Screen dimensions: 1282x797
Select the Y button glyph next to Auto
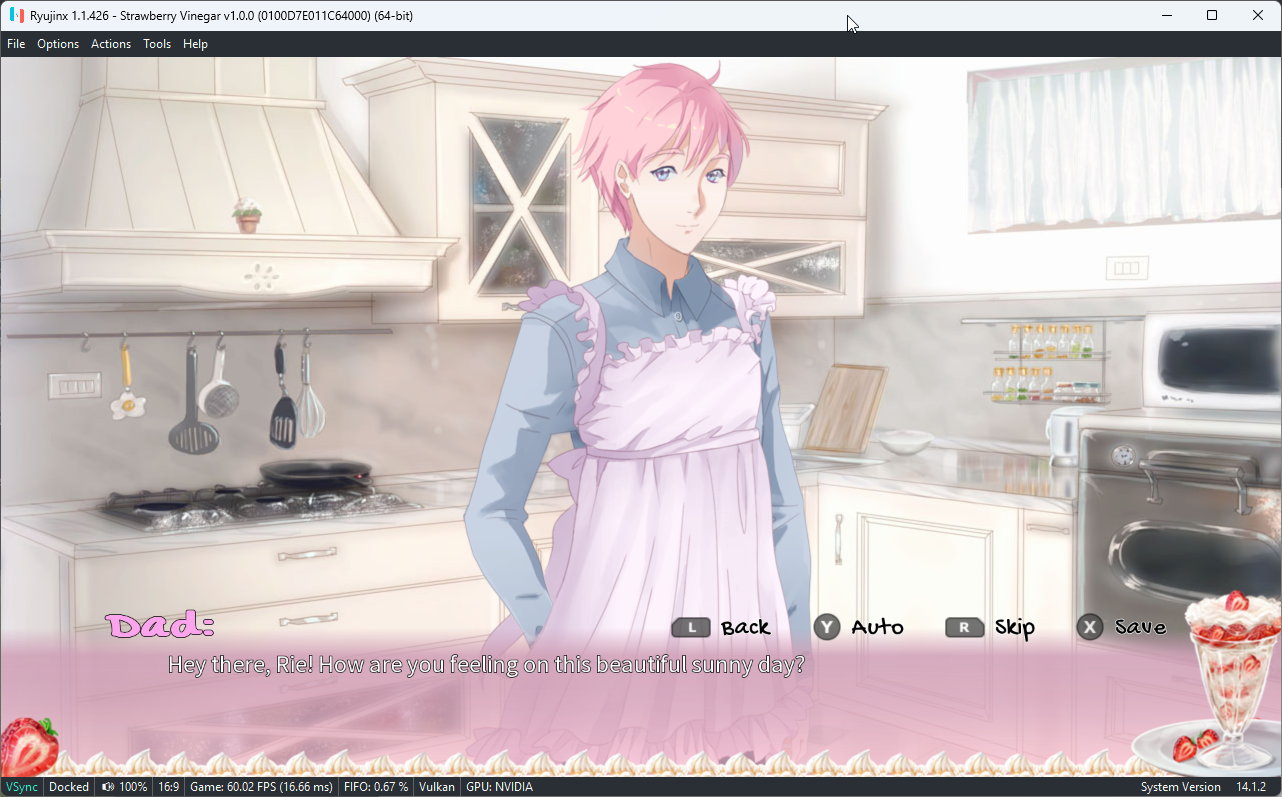coord(826,627)
